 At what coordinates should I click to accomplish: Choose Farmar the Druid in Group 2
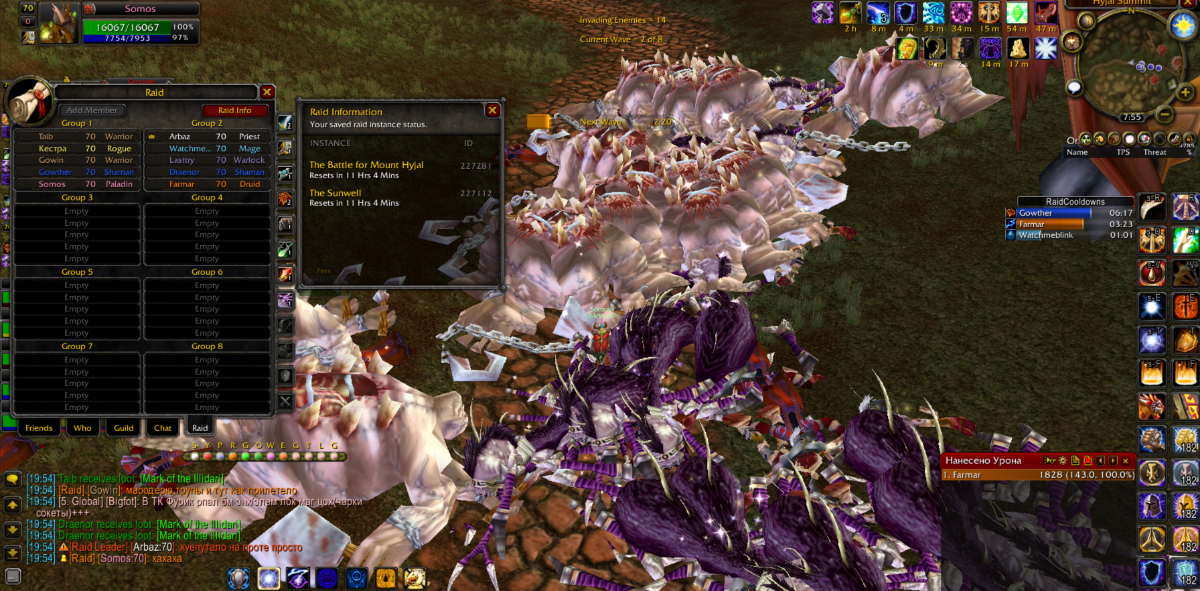click(x=206, y=184)
